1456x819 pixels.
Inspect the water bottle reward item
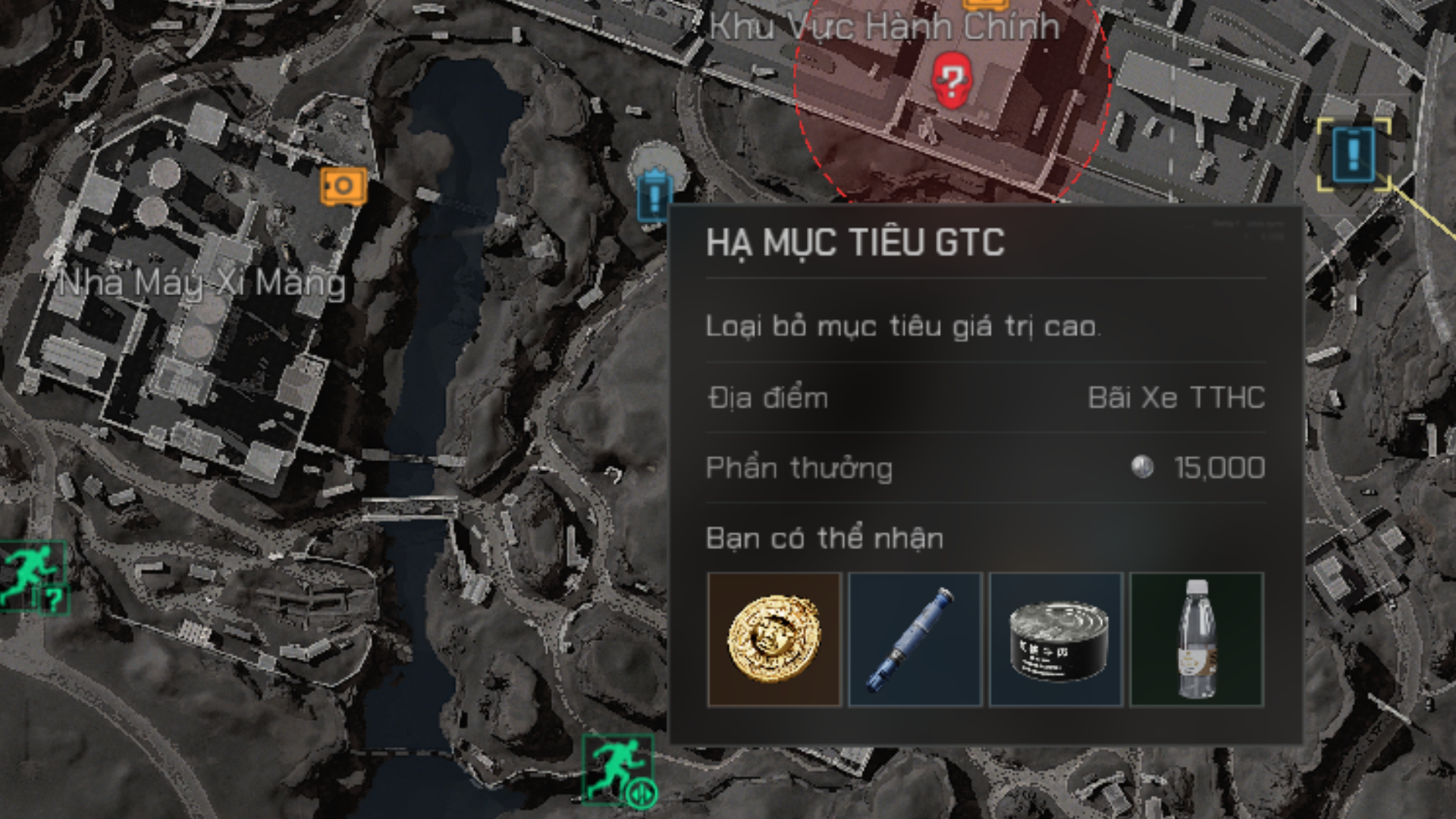tap(1197, 639)
